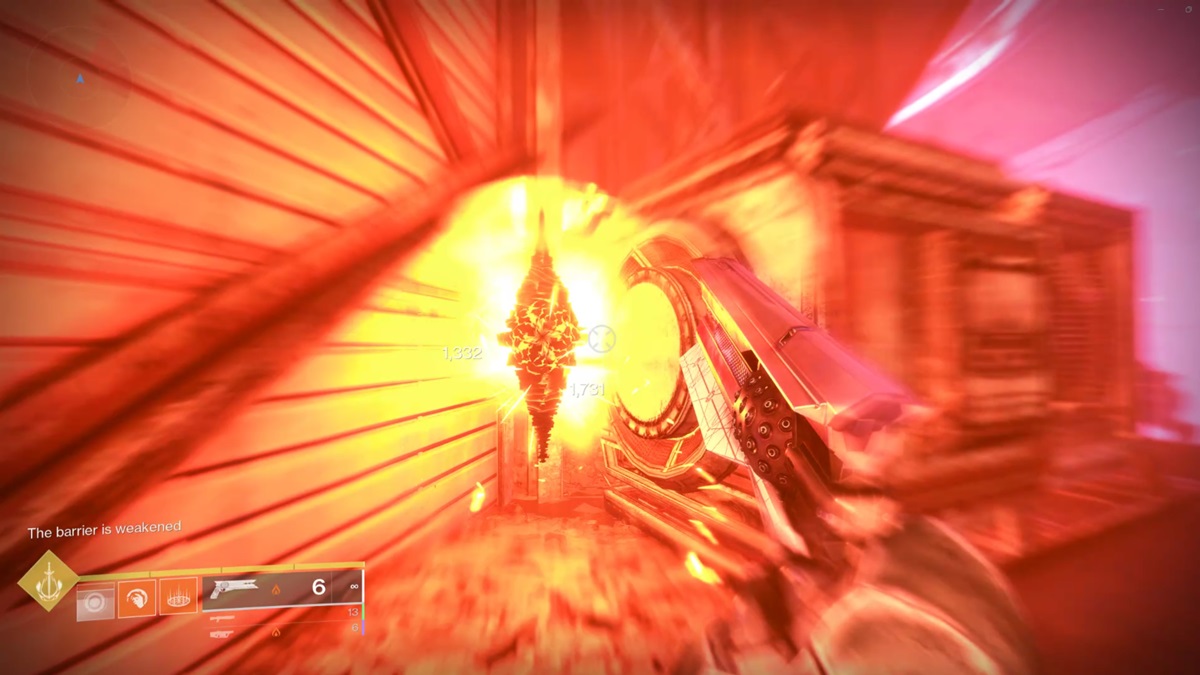This screenshot has width=1200, height=675.
Task: Click the radar in the corner
Action: point(80,78)
